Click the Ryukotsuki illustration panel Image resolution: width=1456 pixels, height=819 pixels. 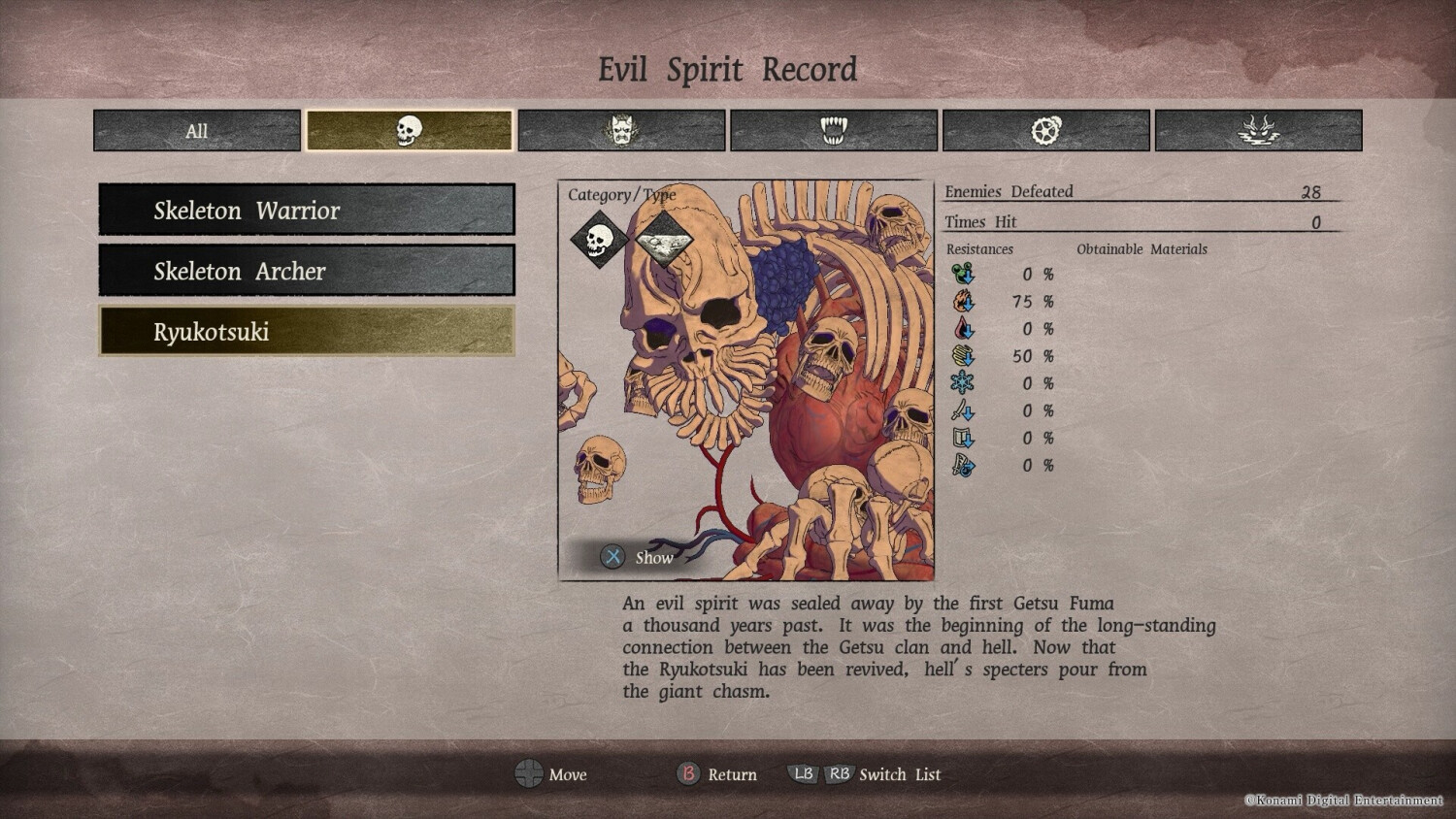[745, 388]
